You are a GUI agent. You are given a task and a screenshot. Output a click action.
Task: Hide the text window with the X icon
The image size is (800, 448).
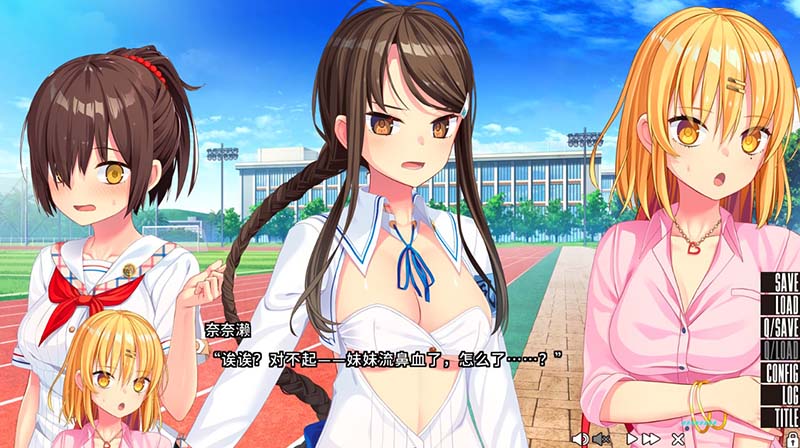677,438
